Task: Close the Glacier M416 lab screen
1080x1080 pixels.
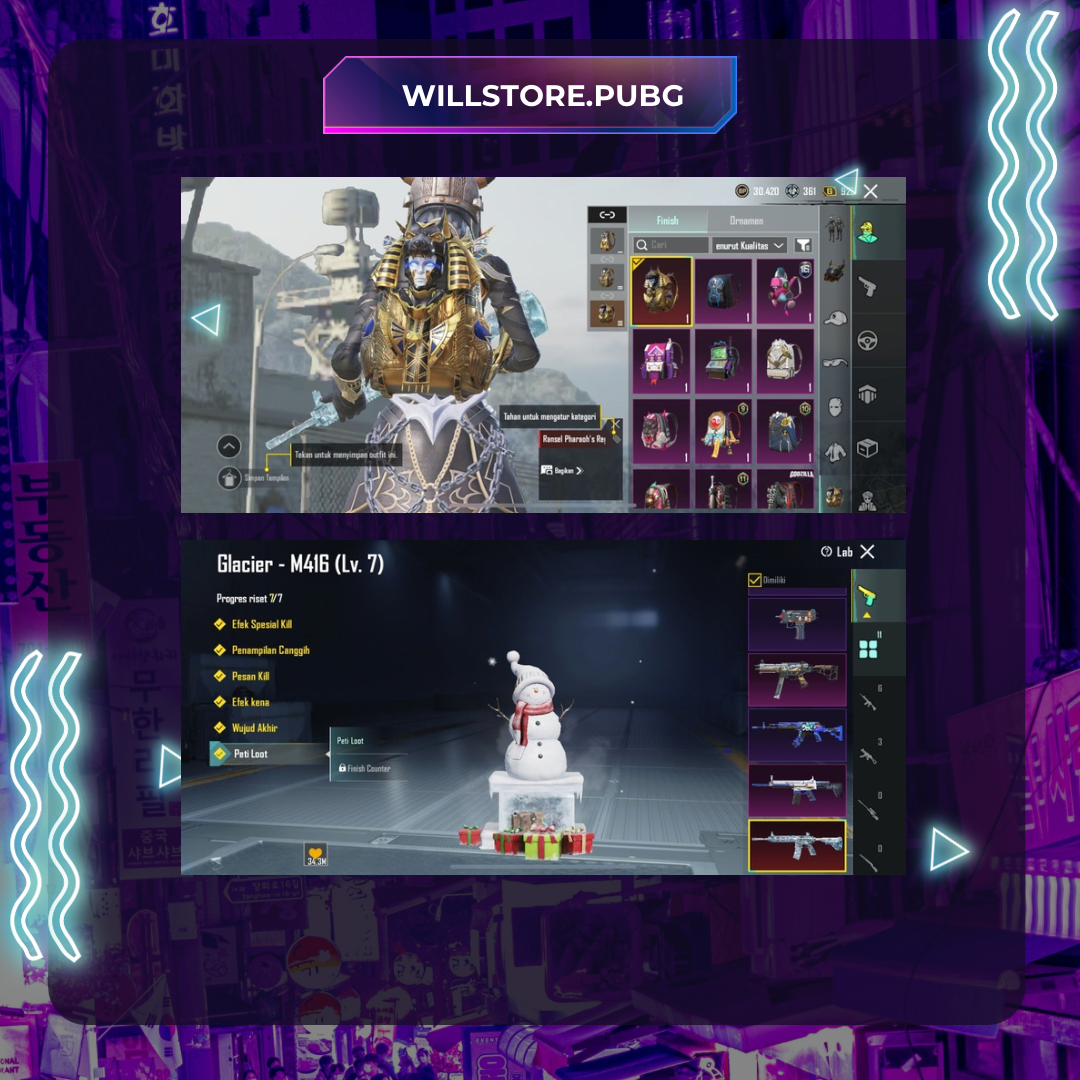Action: tap(867, 552)
